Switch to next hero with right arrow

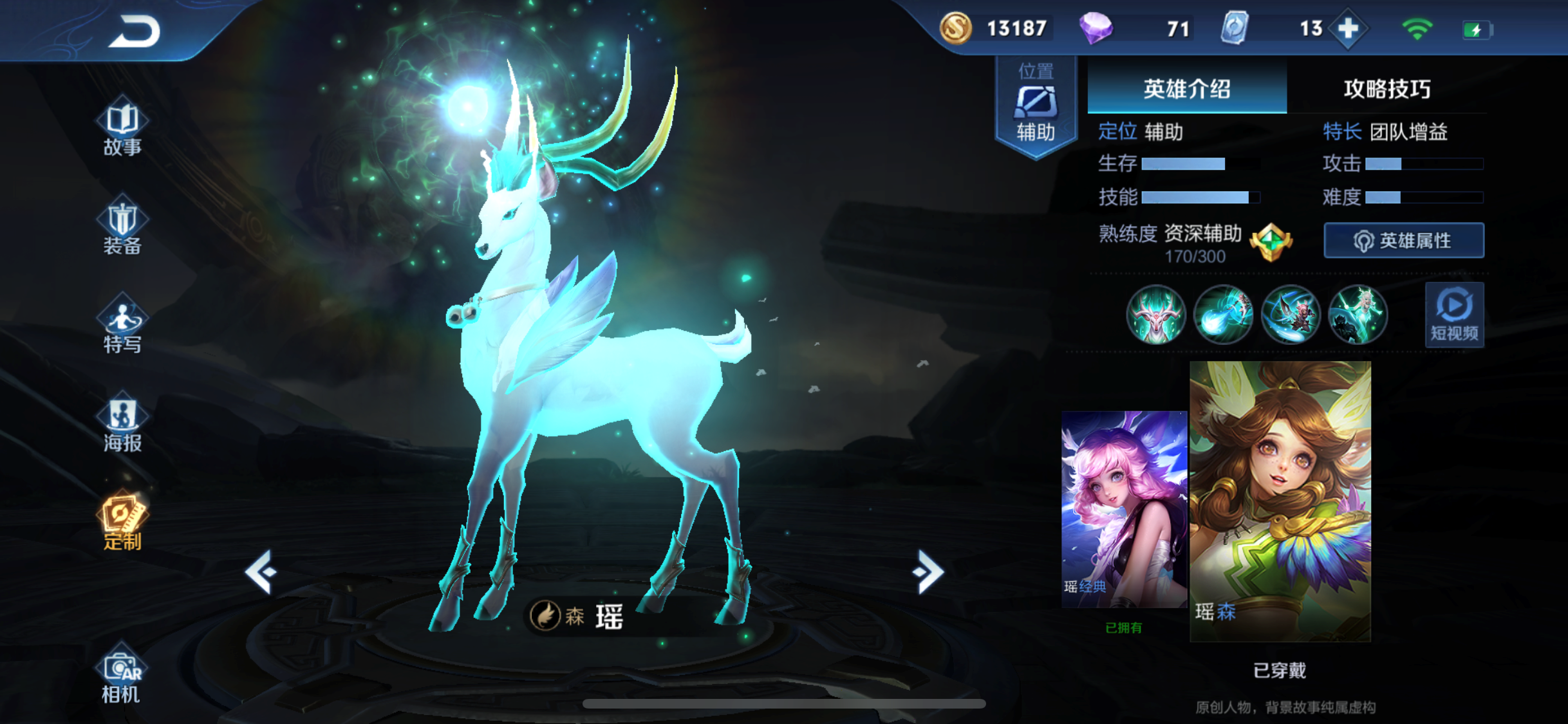(x=928, y=571)
